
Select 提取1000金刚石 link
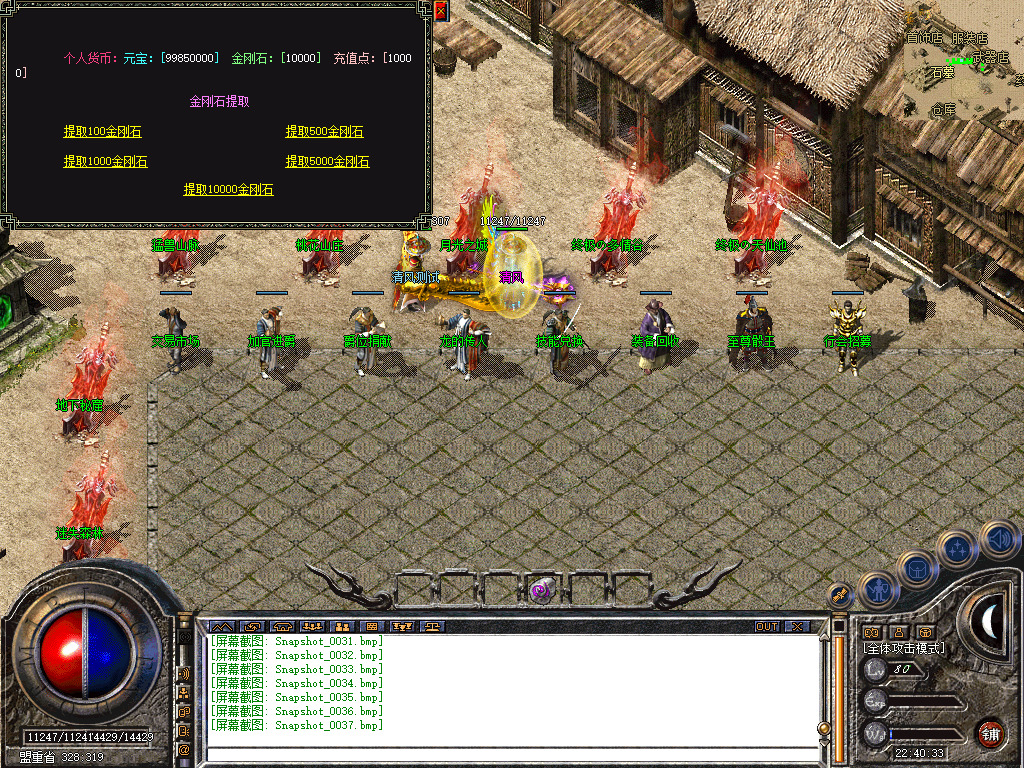105,162
